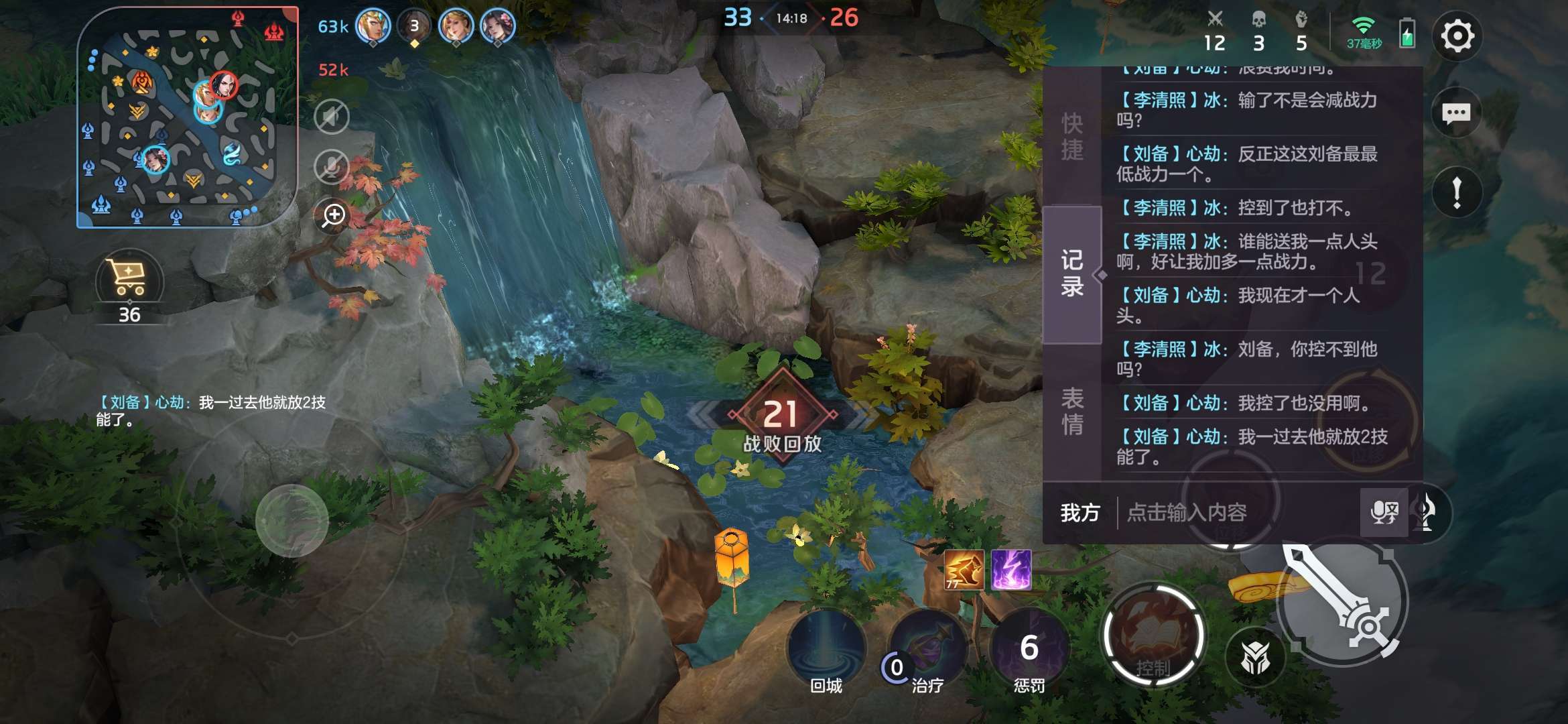Screen dimensions: 1568x724
Task: Toggle the microphone mute button
Action: (332, 166)
